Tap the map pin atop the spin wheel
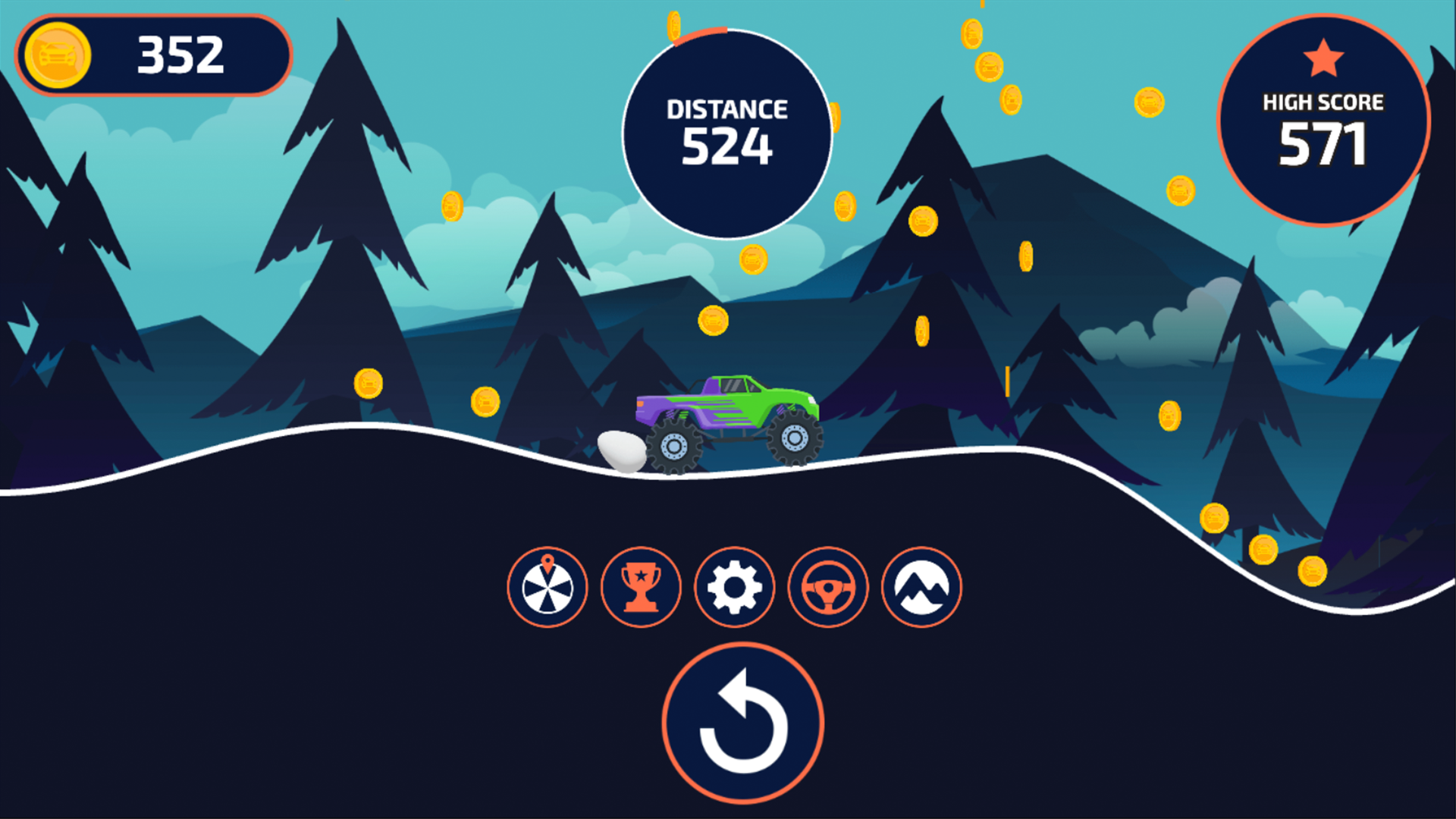Image resolution: width=1456 pixels, height=819 pixels. point(548,562)
